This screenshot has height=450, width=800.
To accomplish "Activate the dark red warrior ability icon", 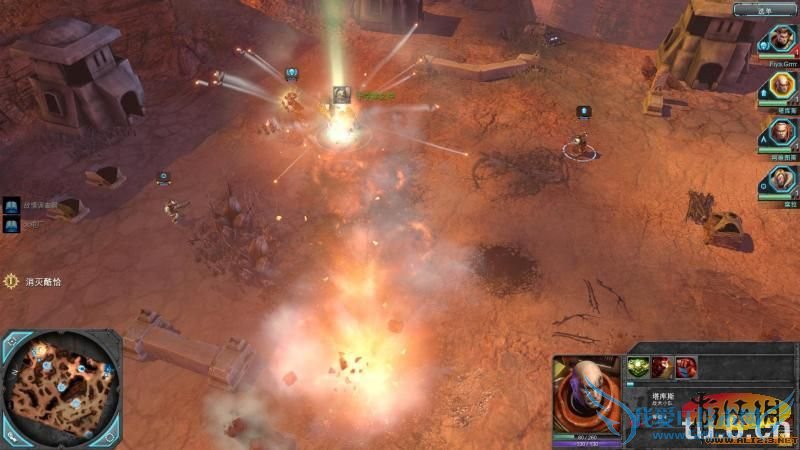I will tap(661, 367).
